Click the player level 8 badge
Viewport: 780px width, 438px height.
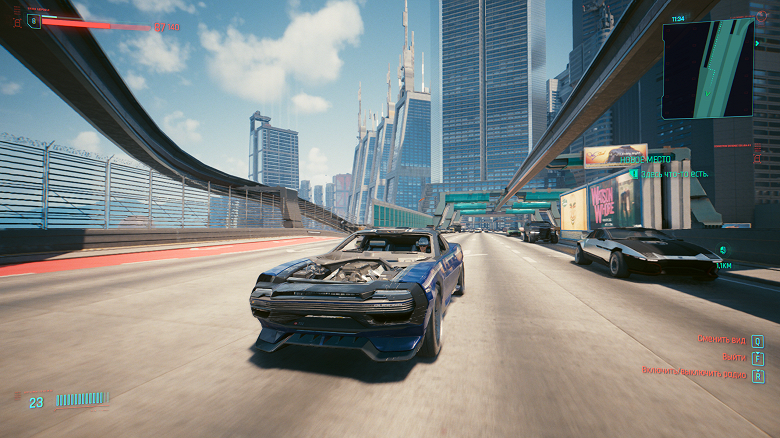click(x=35, y=20)
